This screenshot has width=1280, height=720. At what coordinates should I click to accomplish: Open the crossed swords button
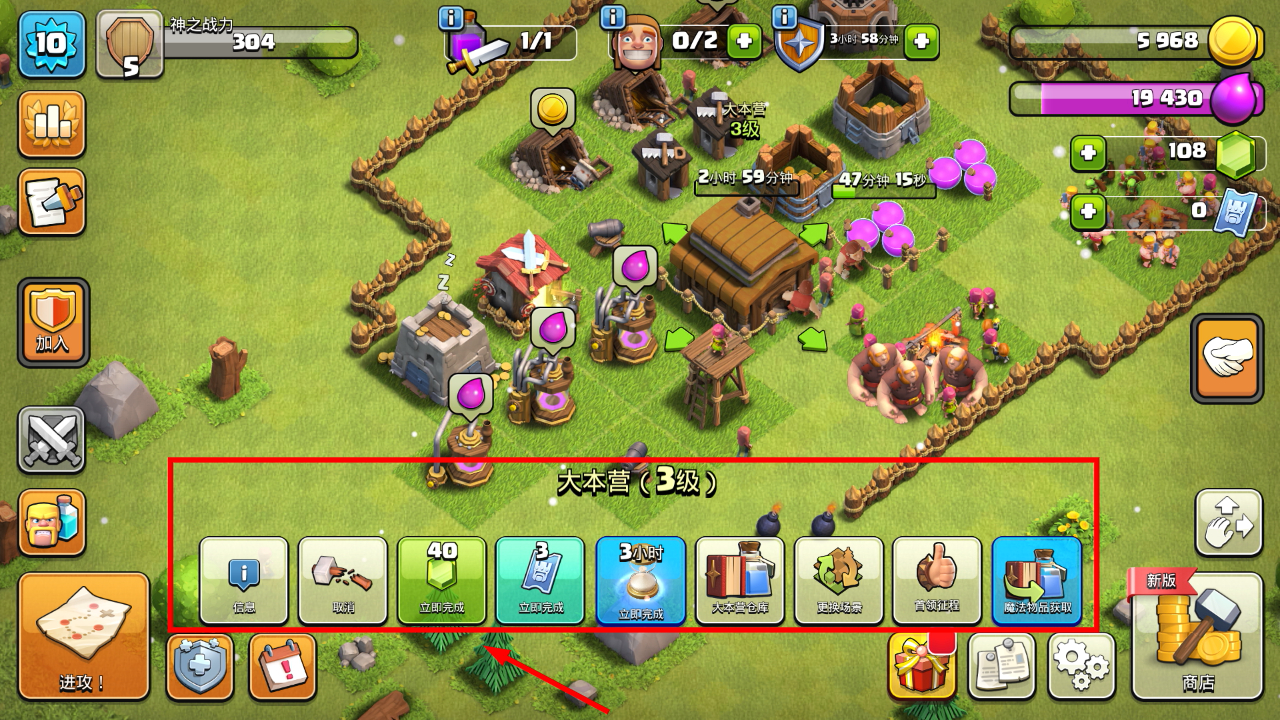pos(52,440)
